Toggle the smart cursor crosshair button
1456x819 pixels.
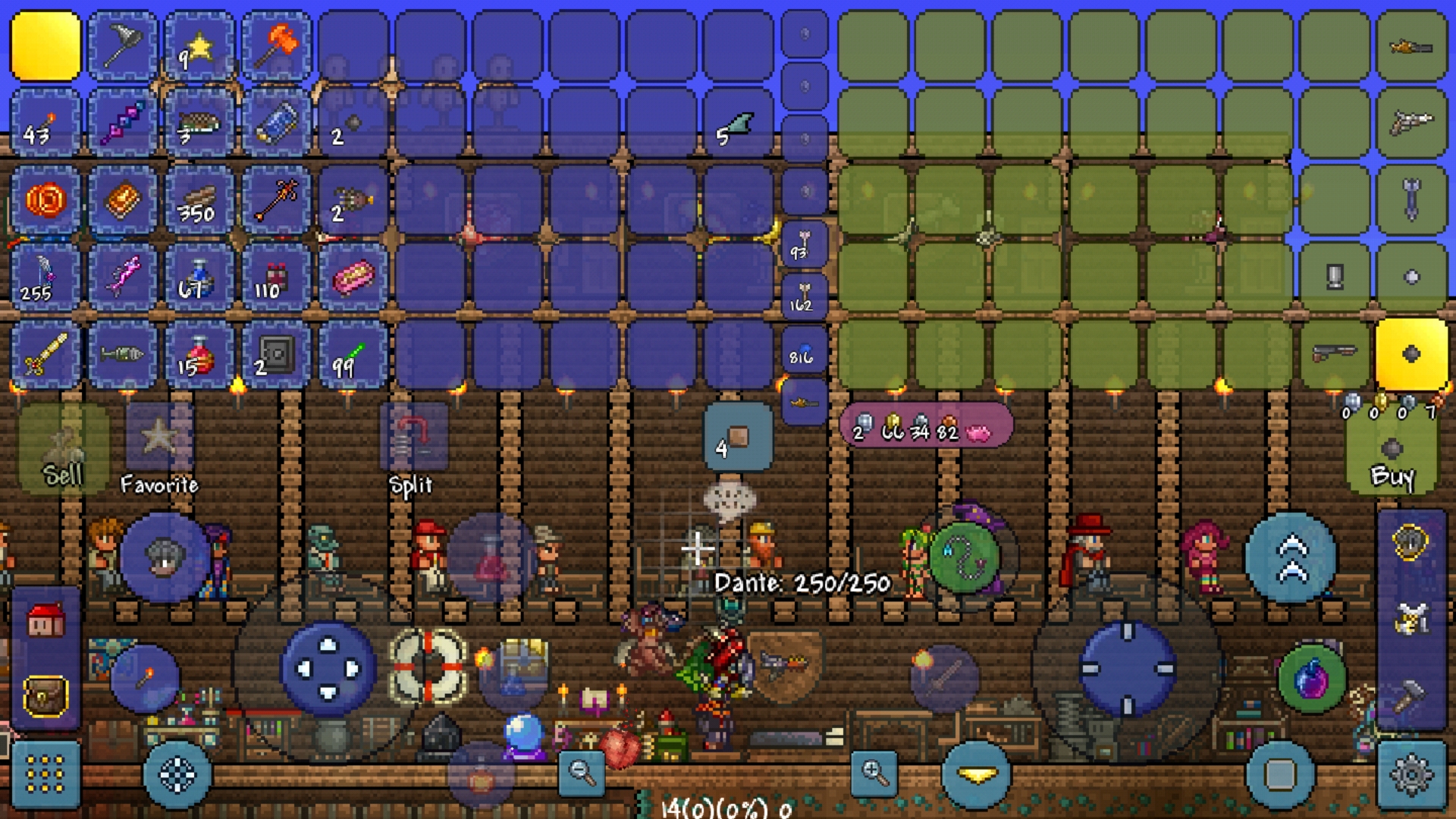click(177, 775)
